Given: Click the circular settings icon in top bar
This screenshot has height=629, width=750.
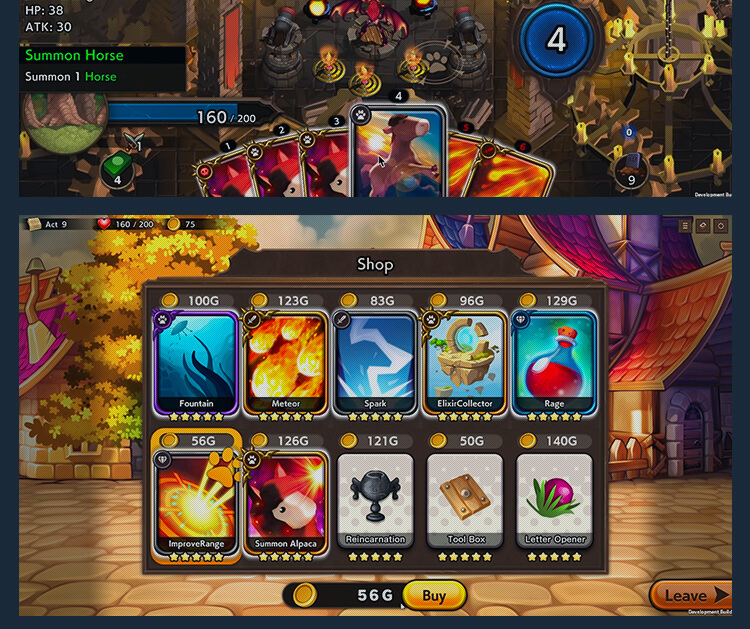Looking at the screenshot, I should coord(721,226).
